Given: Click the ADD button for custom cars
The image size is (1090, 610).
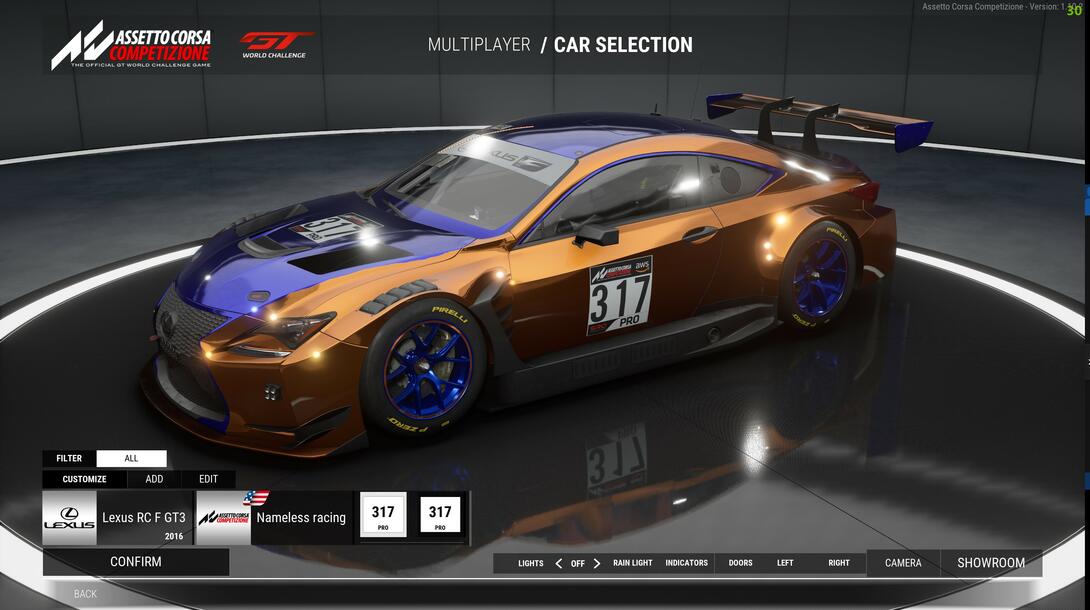Looking at the screenshot, I should pyautogui.click(x=154, y=479).
